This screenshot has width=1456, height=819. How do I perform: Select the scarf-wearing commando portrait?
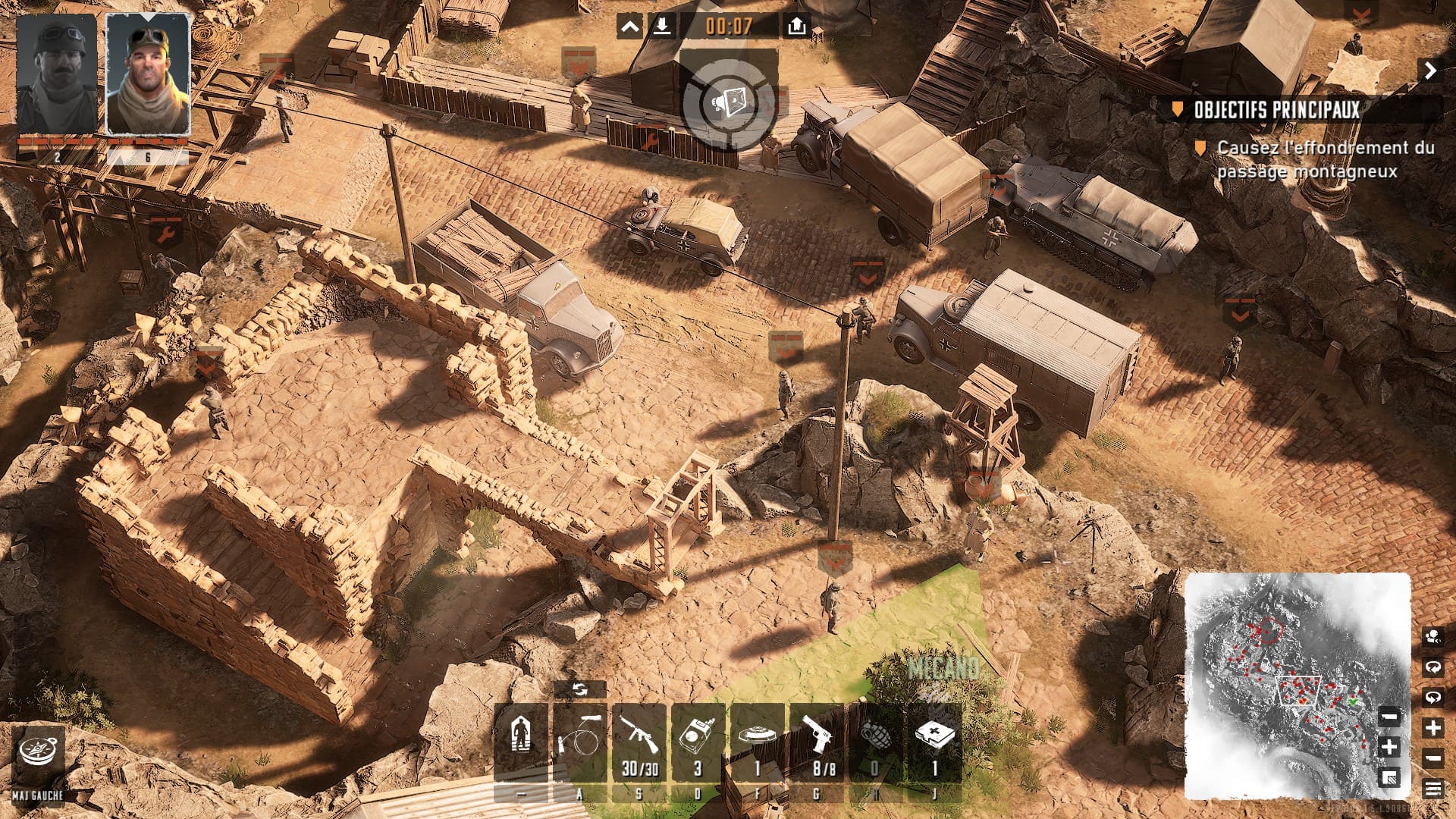click(x=147, y=74)
